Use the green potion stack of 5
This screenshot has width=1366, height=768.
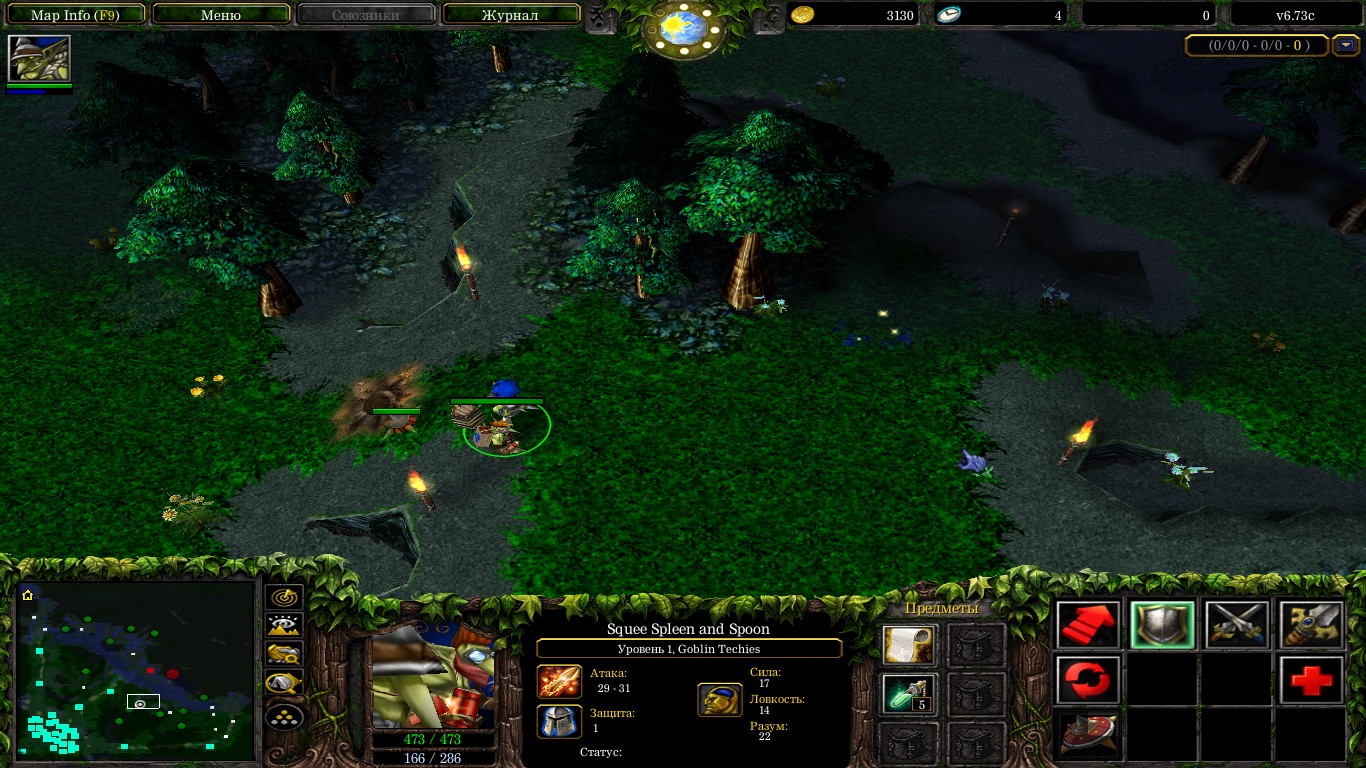(x=909, y=694)
